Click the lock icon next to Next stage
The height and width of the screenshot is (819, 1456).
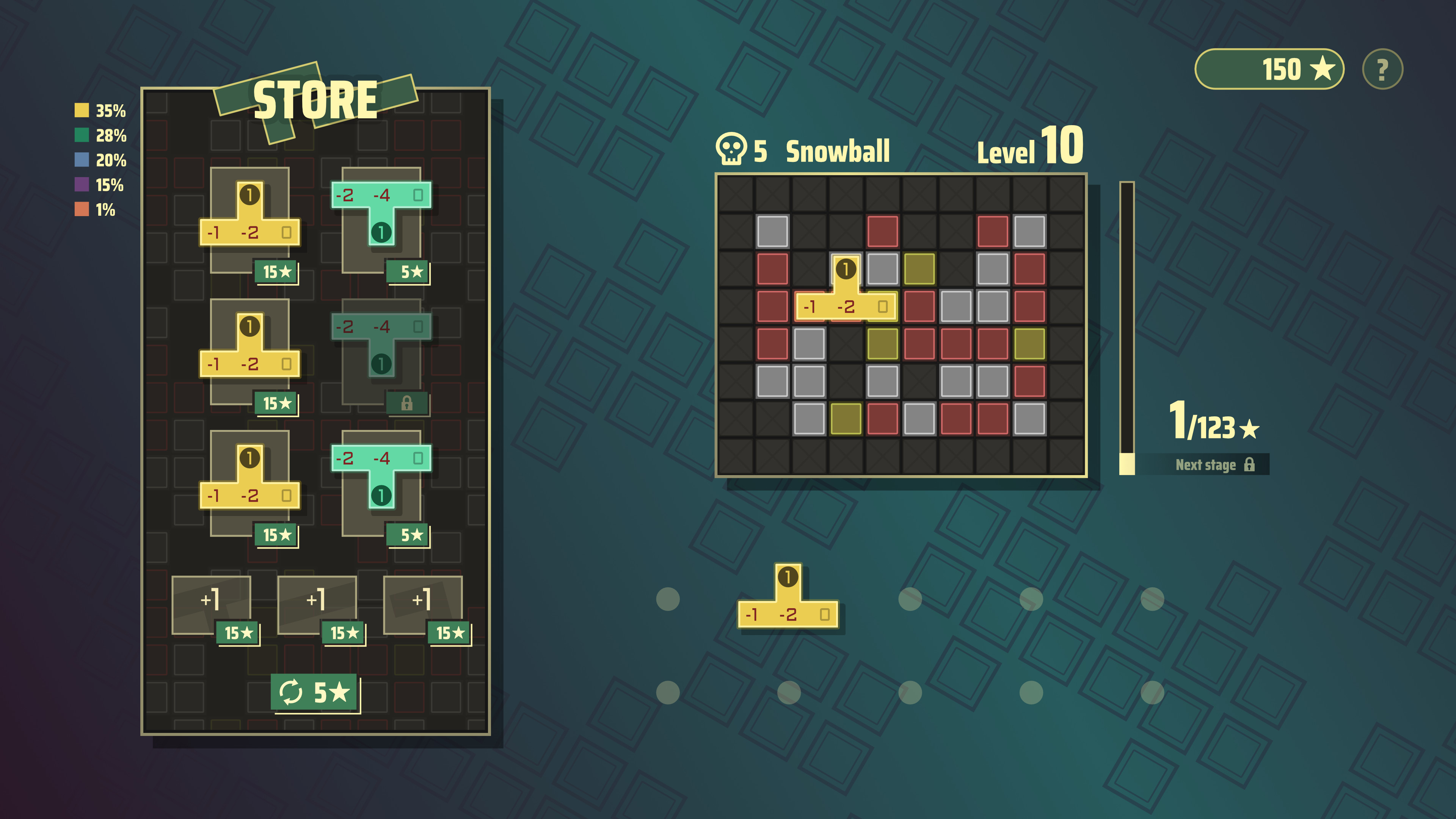tap(1250, 466)
